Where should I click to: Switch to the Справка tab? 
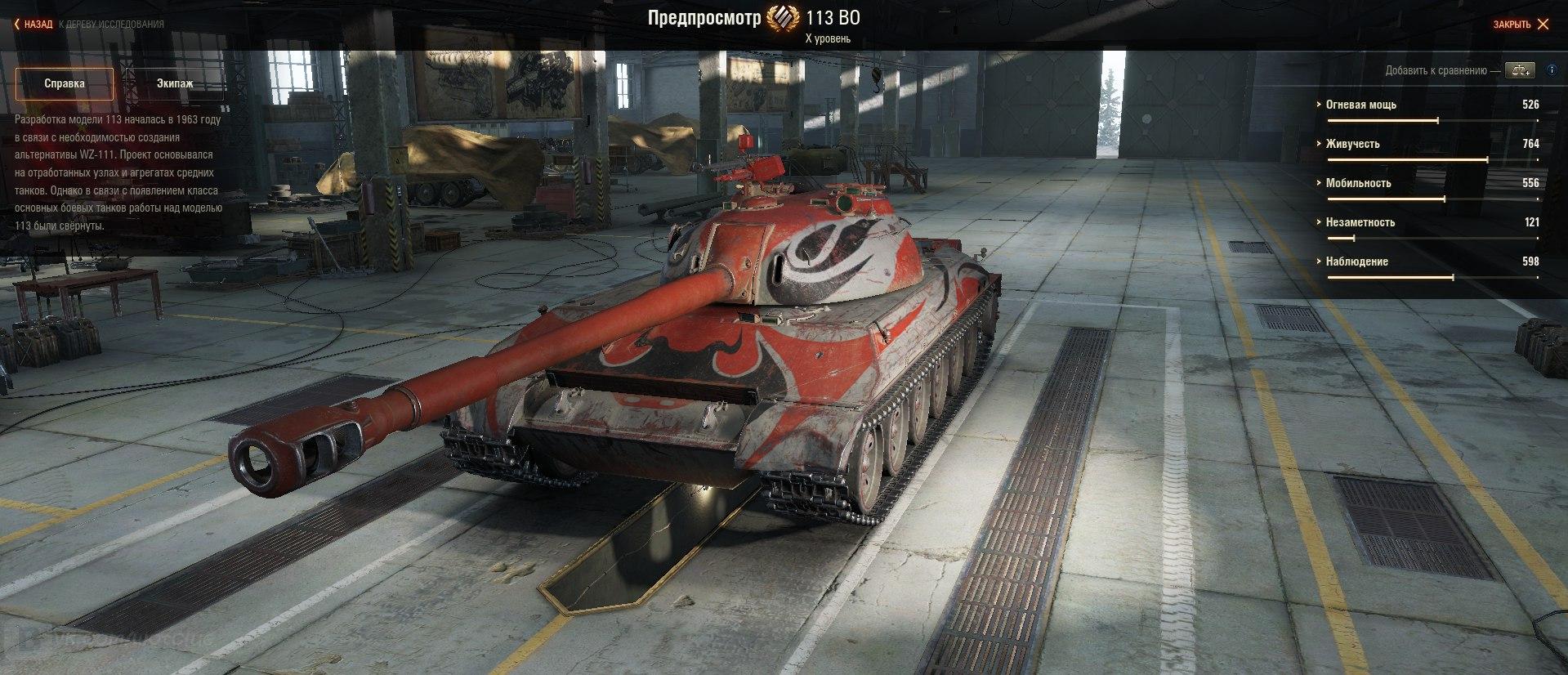(x=65, y=83)
